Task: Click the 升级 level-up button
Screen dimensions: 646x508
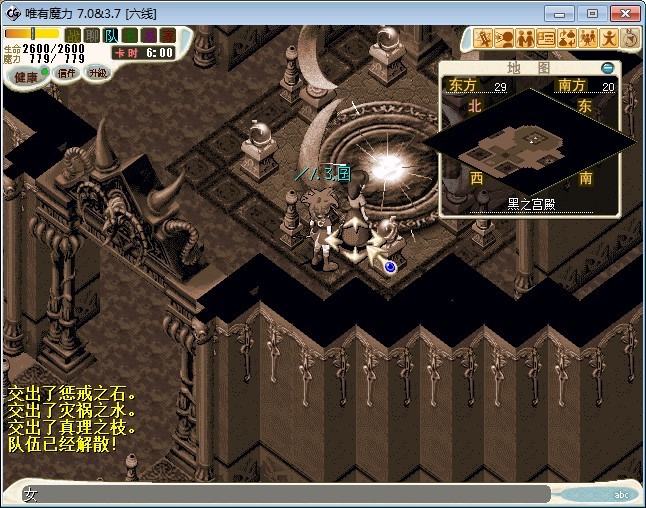Action: point(97,72)
